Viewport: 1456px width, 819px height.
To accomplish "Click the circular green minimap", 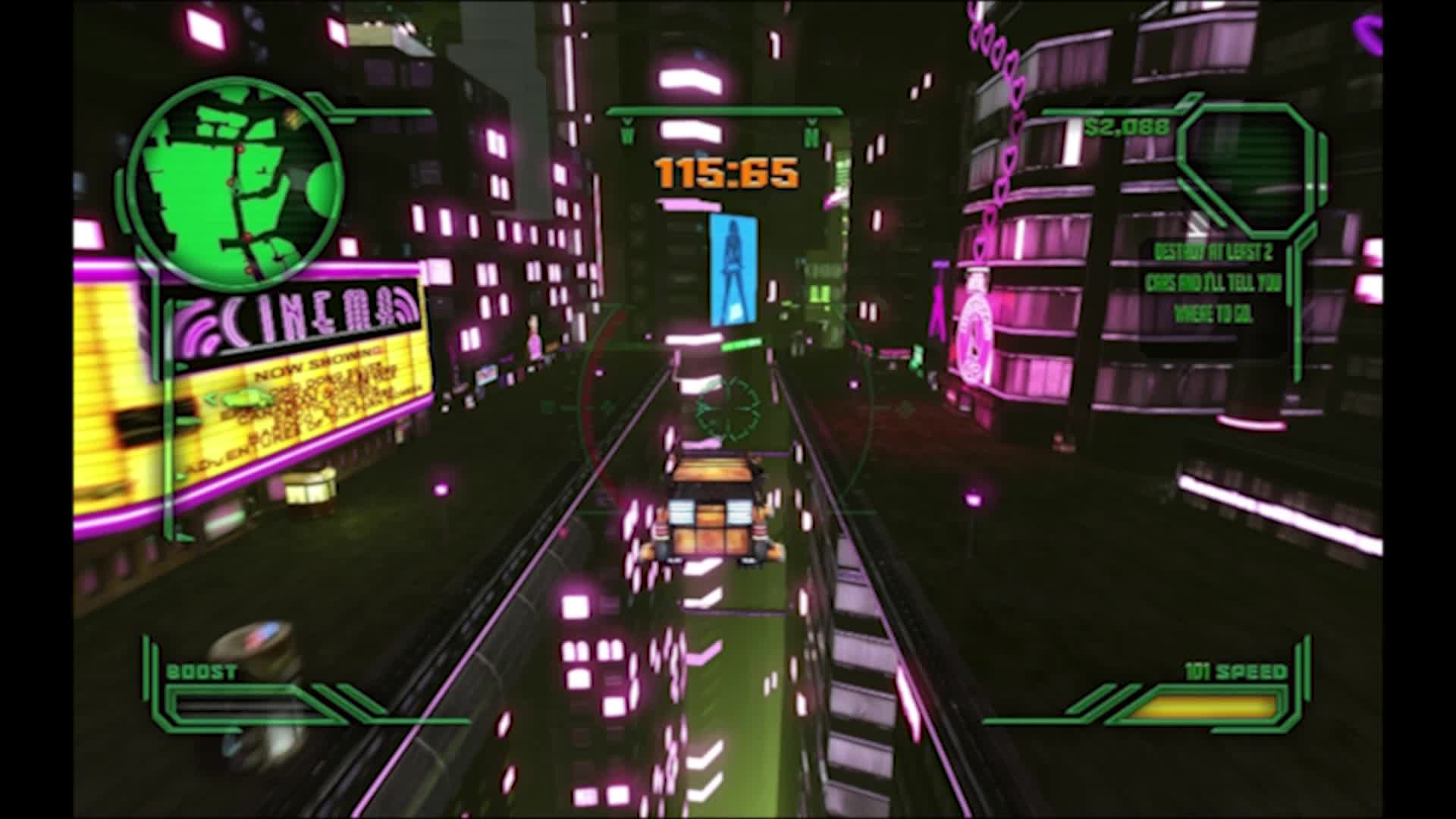I will [234, 183].
